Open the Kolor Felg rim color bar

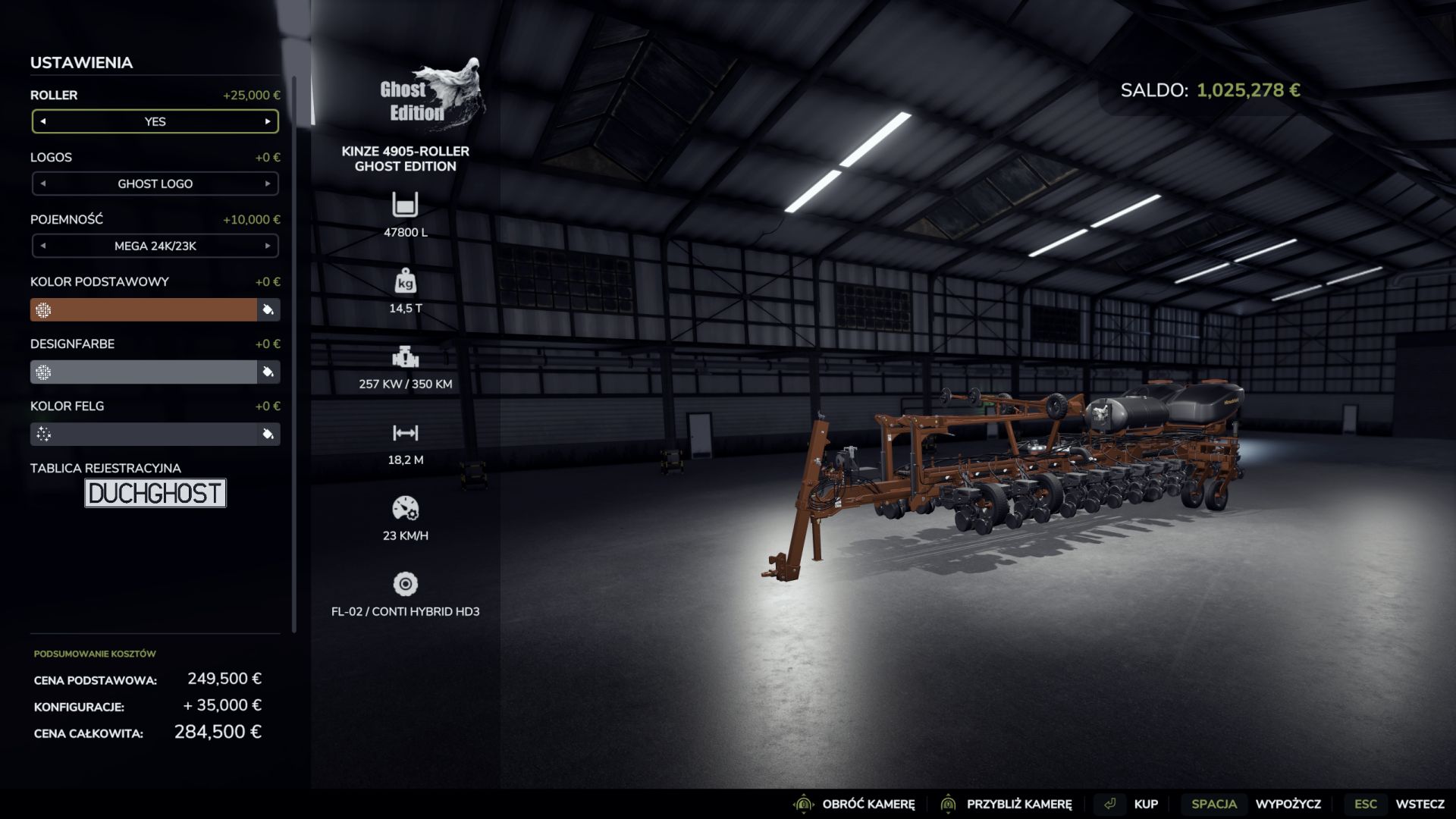coord(144,434)
